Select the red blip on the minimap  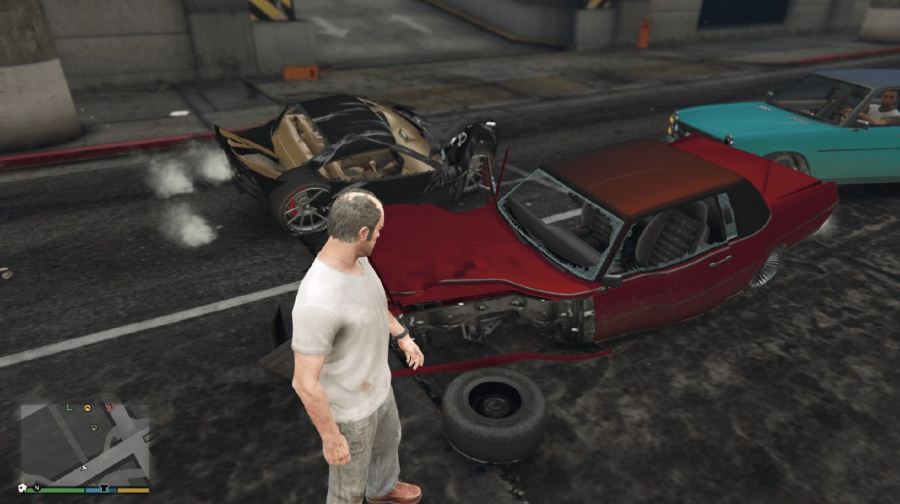point(110,407)
